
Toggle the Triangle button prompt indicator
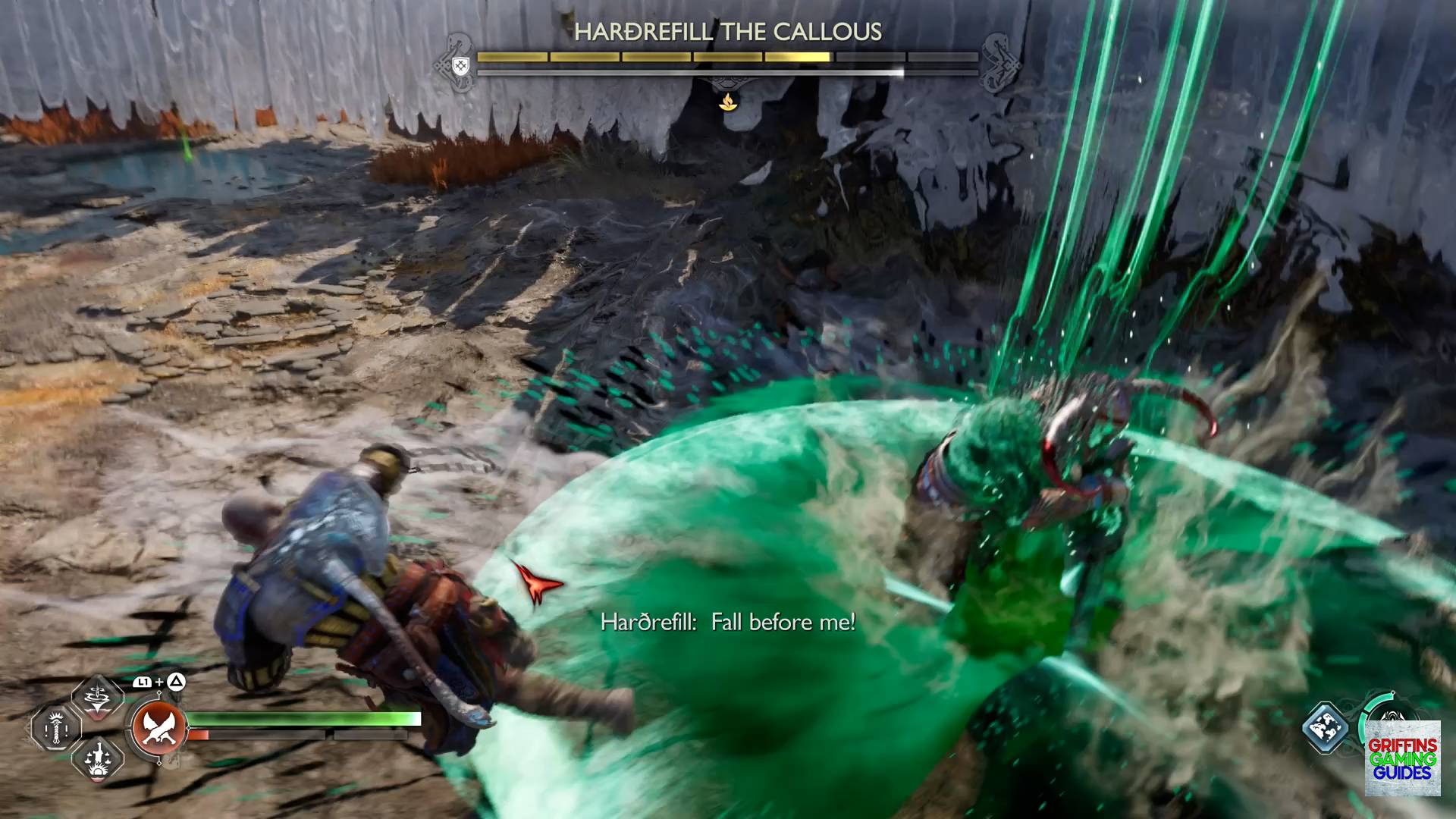point(175,681)
